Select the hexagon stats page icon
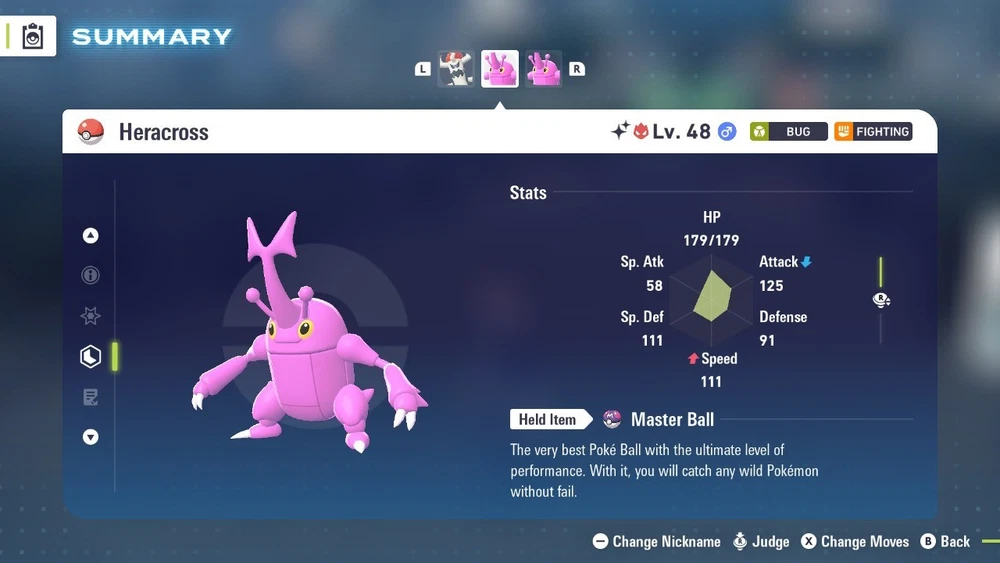 pyautogui.click(x=91, y=356)
